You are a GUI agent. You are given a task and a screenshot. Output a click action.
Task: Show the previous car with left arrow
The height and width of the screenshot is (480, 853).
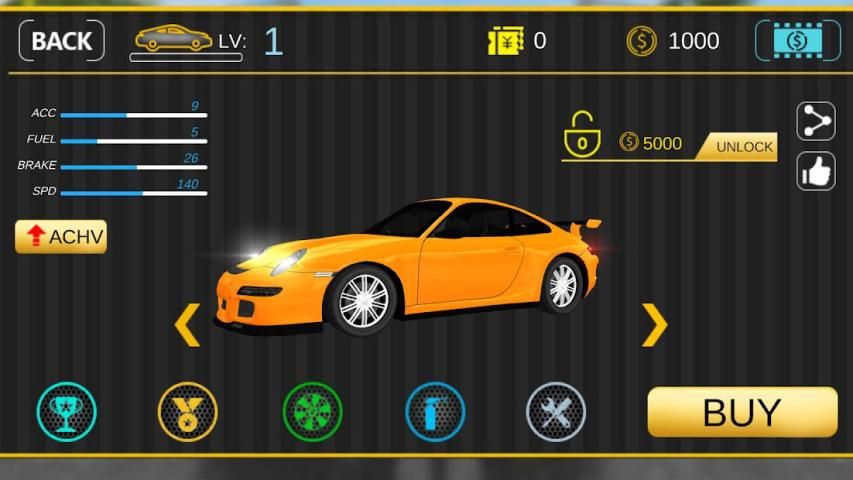coord(187,325)
